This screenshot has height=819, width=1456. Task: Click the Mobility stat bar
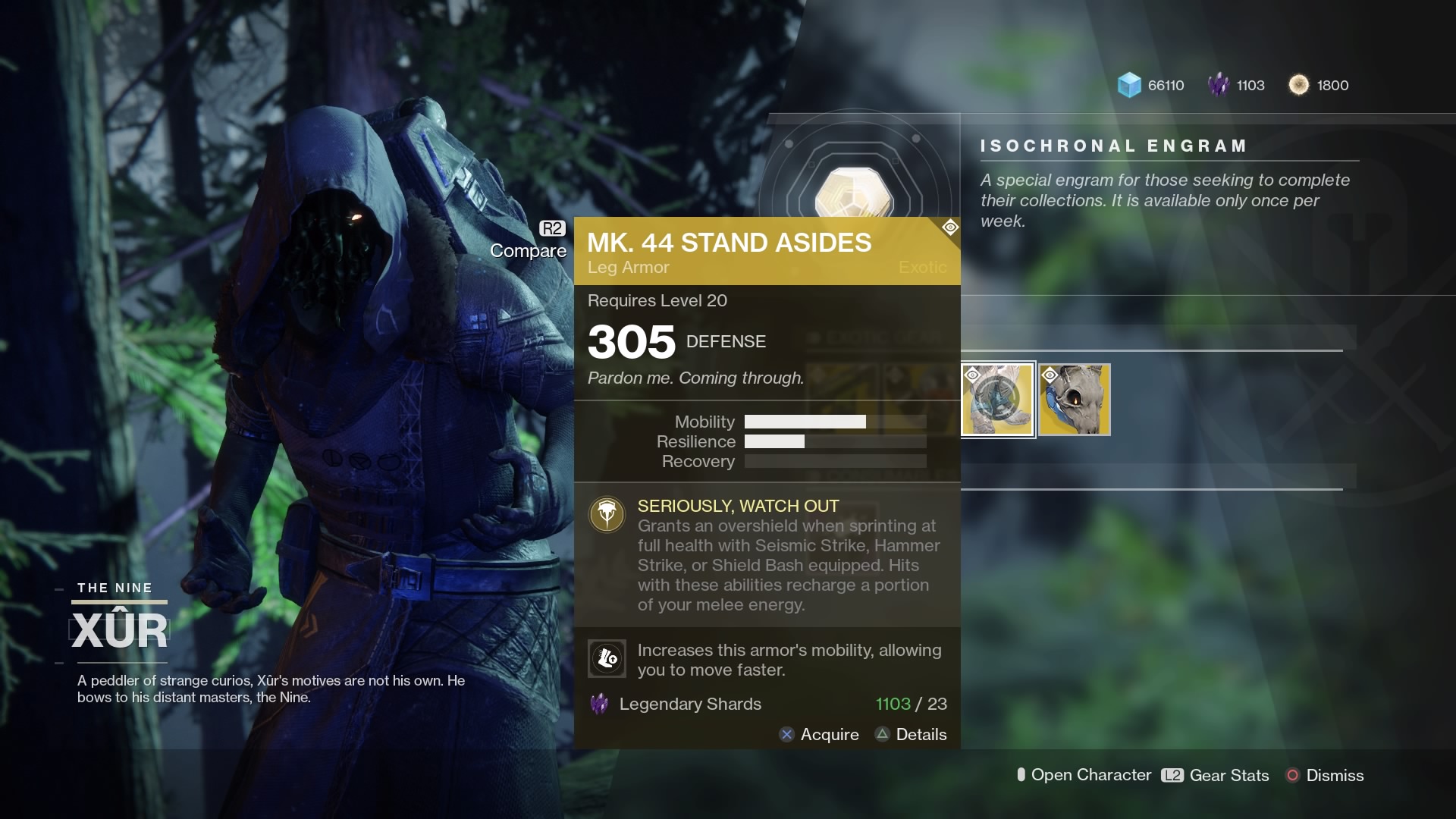pyautogui.click(x=834, y=422)
